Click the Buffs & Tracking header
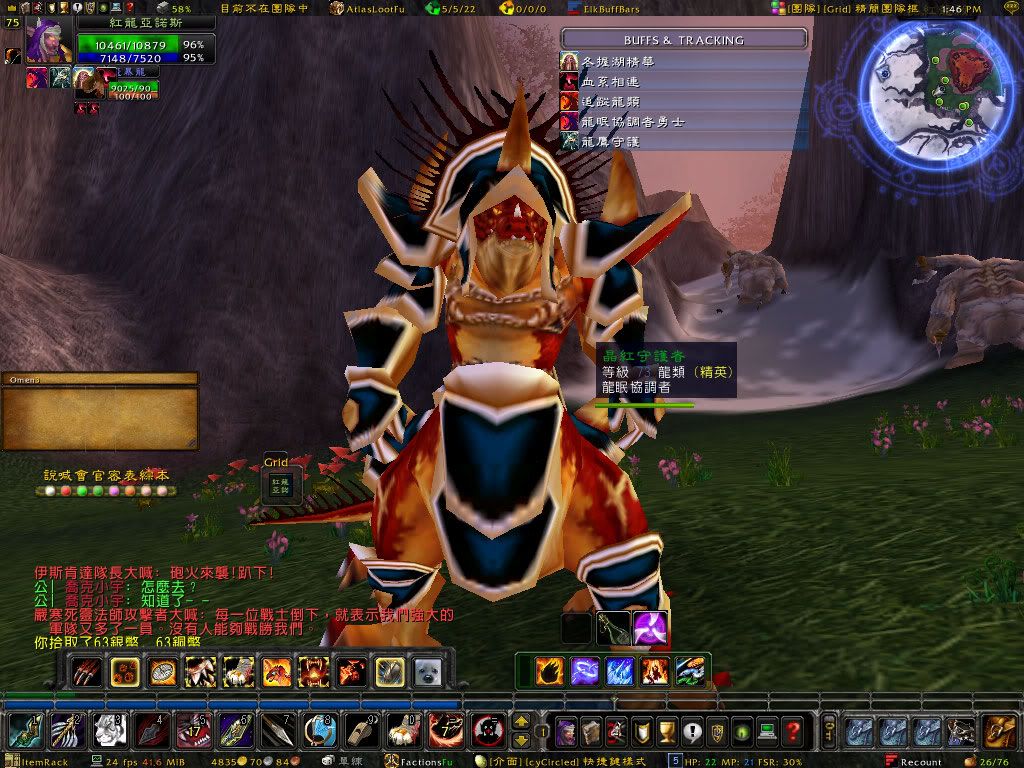 [684, 40]
